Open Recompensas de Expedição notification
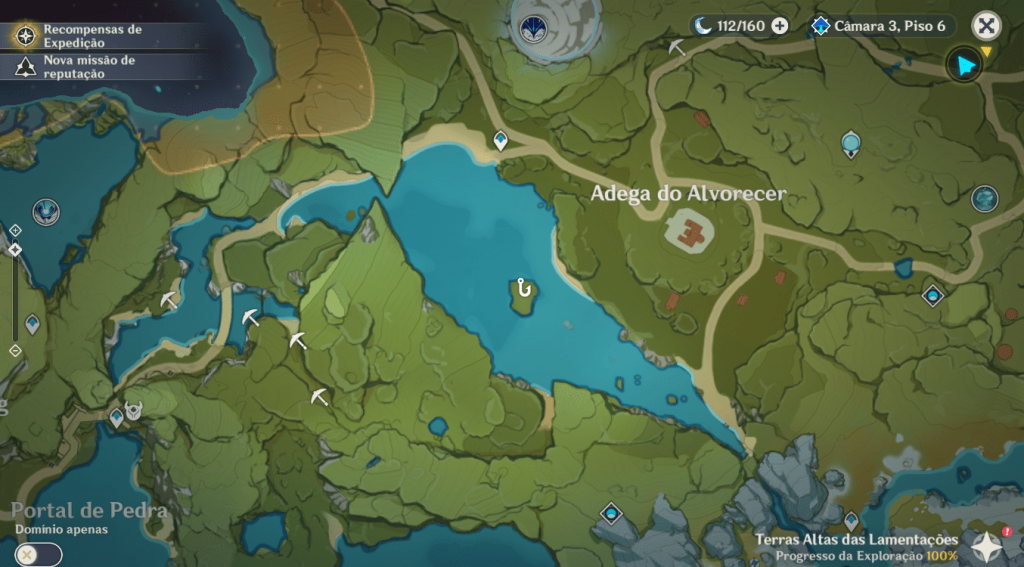The image size is (1024, 567). click(92, 36)
